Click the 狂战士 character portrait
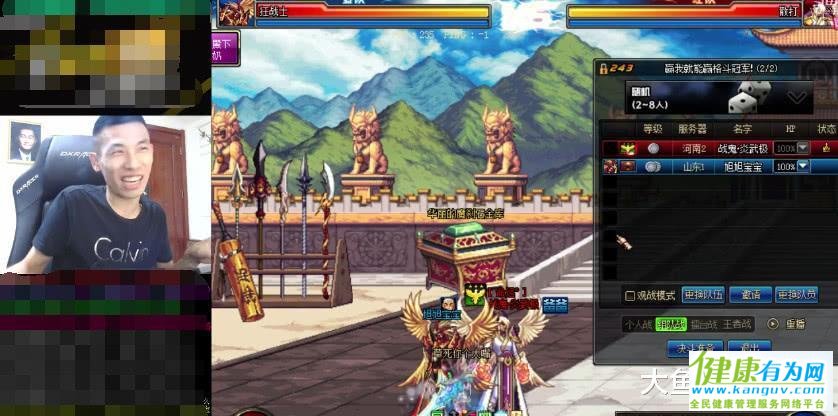The height and width of the screenshot is (416, 838). click(236, 12)
